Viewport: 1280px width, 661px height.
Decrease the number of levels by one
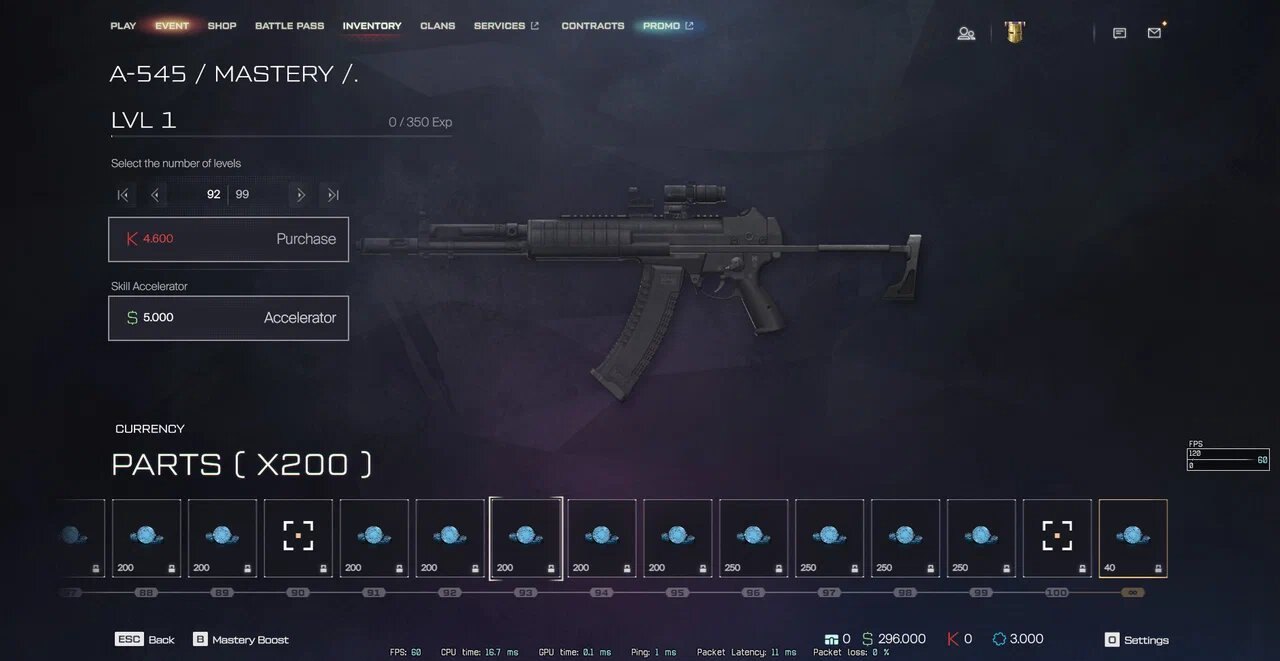(155, 195)
